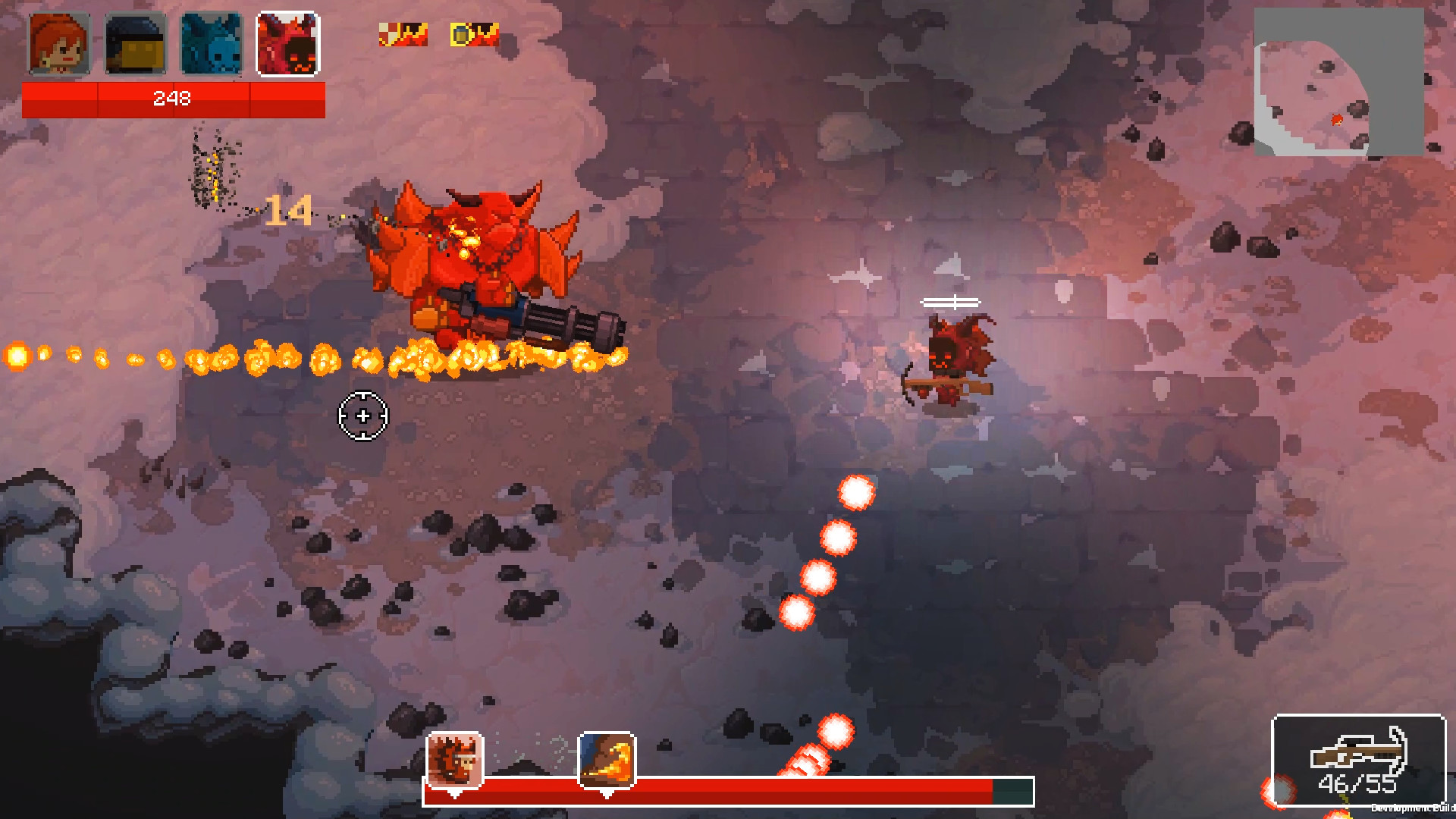Click the shield fire buff icon top center
Viewport: 1456px width, 819px height.
pyautogui.click(x=402, y=34)
